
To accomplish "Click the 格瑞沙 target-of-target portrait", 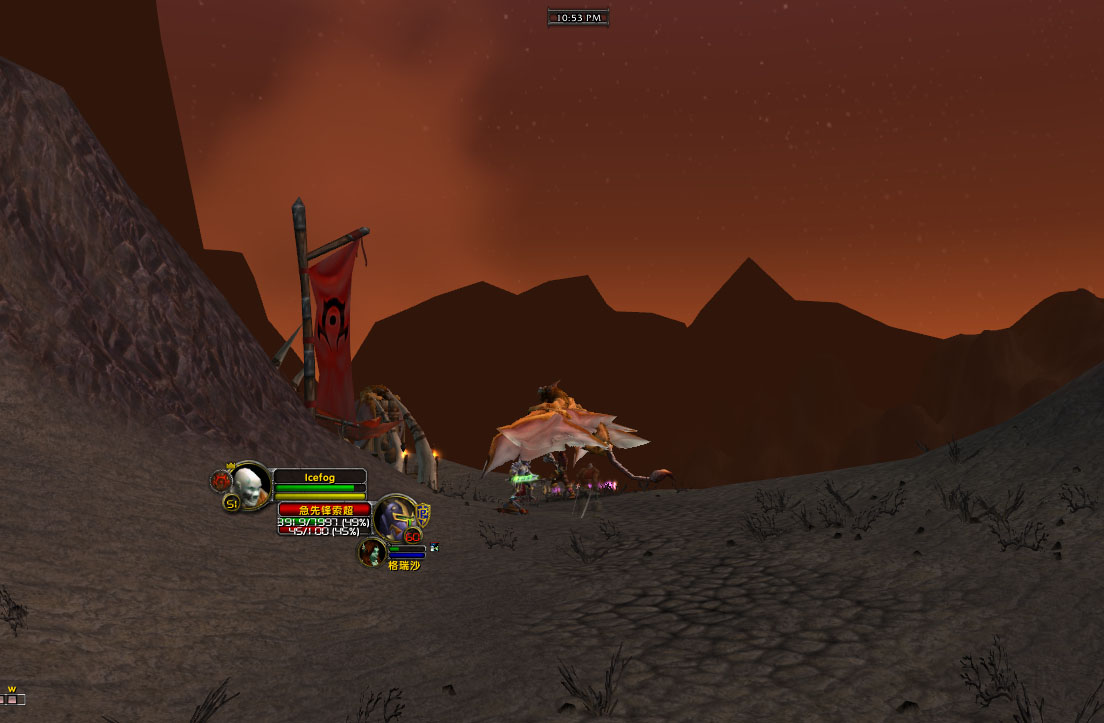I will coord(373,551).
